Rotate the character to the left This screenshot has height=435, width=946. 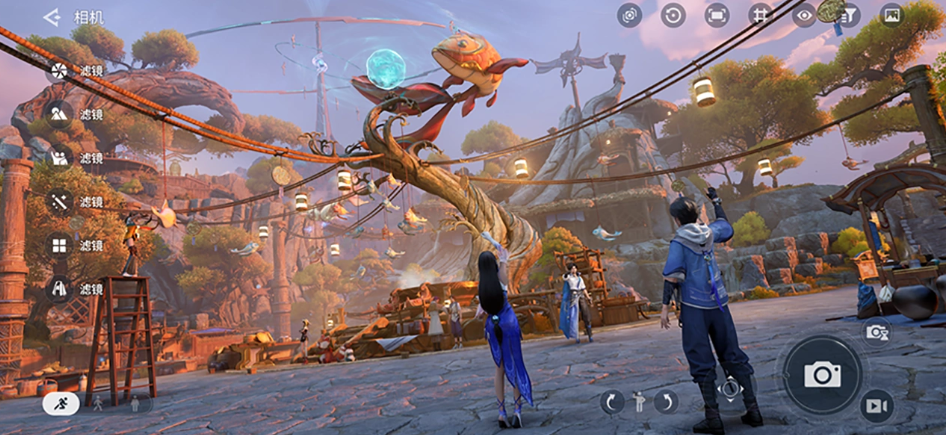[x=612, y=402]
